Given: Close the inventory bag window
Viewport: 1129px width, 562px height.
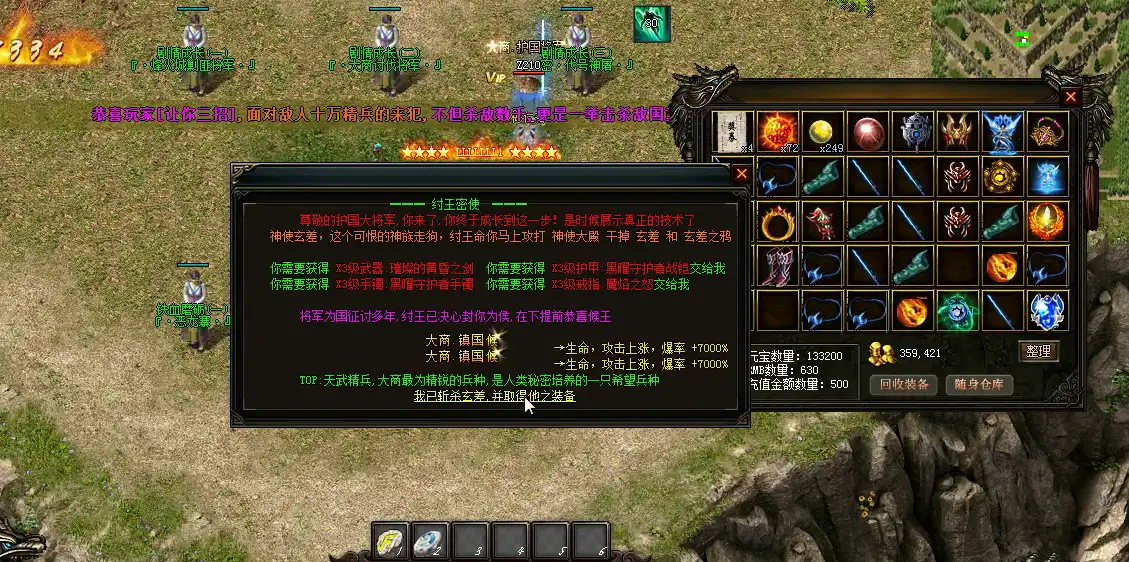Looking at the screenshot, I should click(1071, 97).
